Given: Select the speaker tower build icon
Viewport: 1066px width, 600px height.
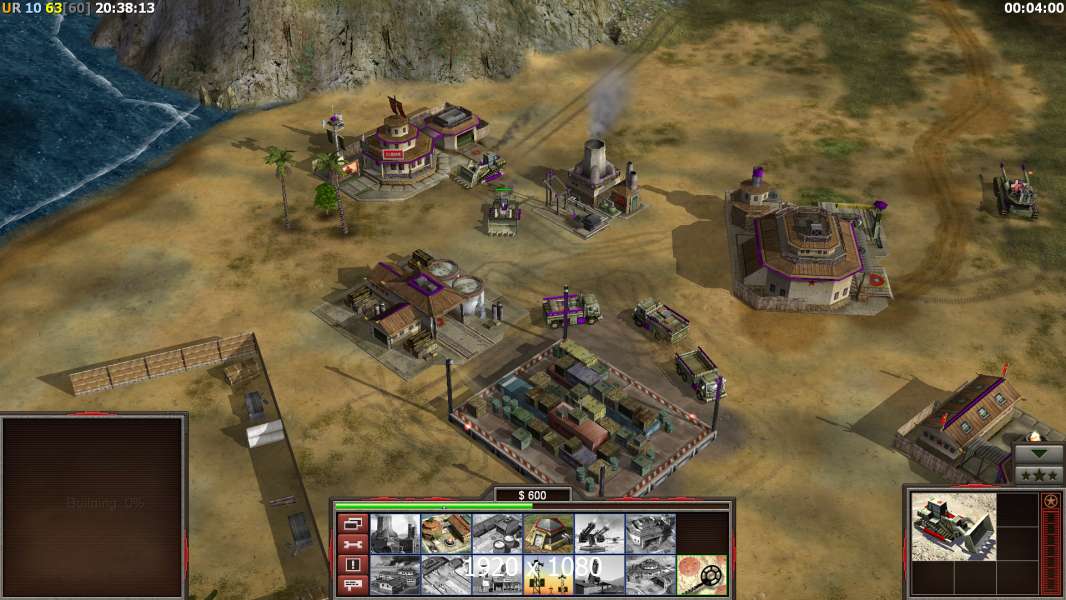Looking at the screenshot, I should (x=548, y=575).
